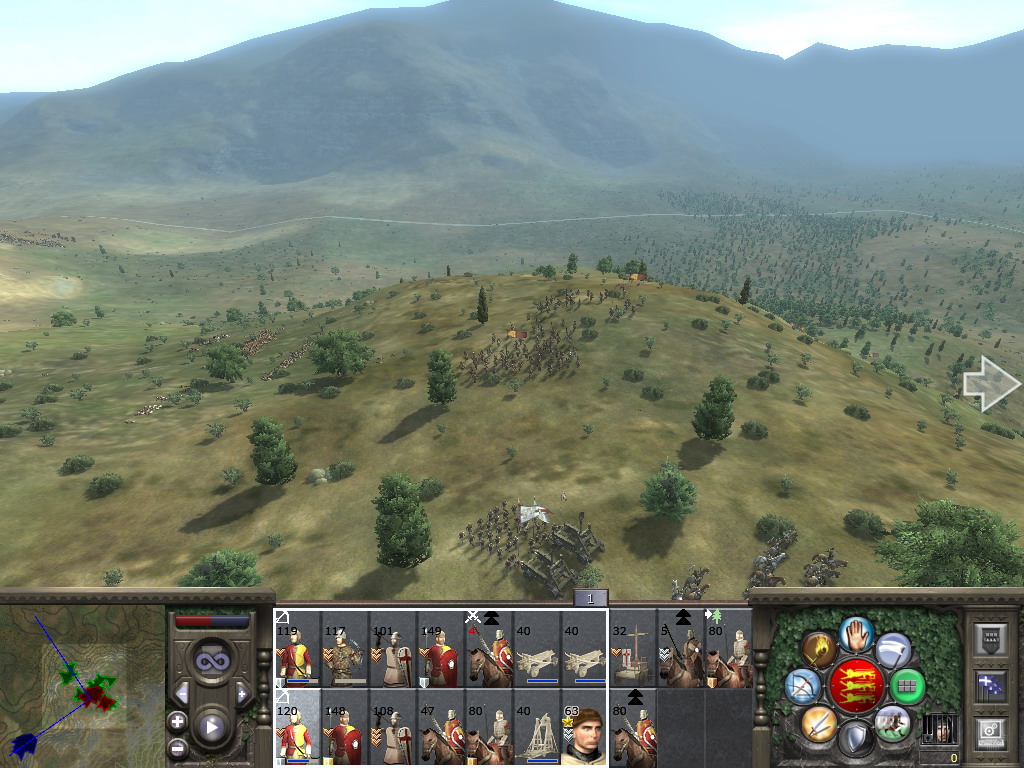Order withdrawal with the white flag button
Image resolution: width=1024 pixels, height=768 pixels.
point(893,650)
